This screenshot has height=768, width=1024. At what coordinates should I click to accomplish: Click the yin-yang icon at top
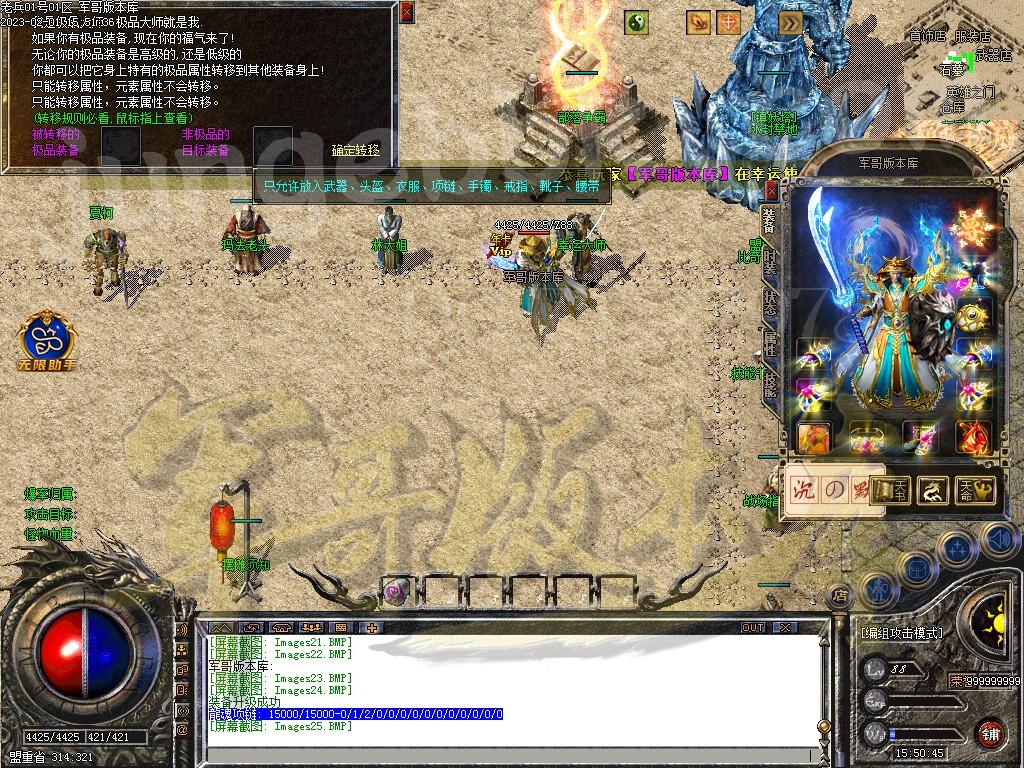637,21
